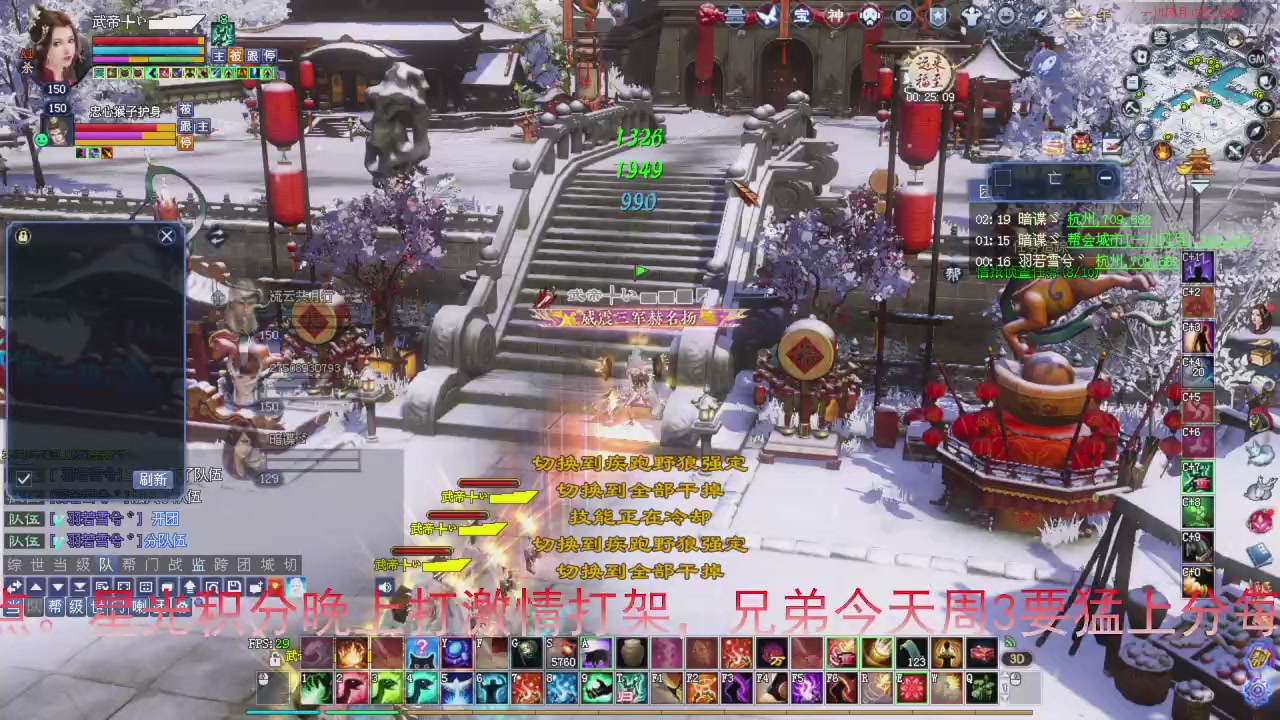Click the 鉴 icon left of the minimap
Screen dimensions: 1280x720
1160,37
